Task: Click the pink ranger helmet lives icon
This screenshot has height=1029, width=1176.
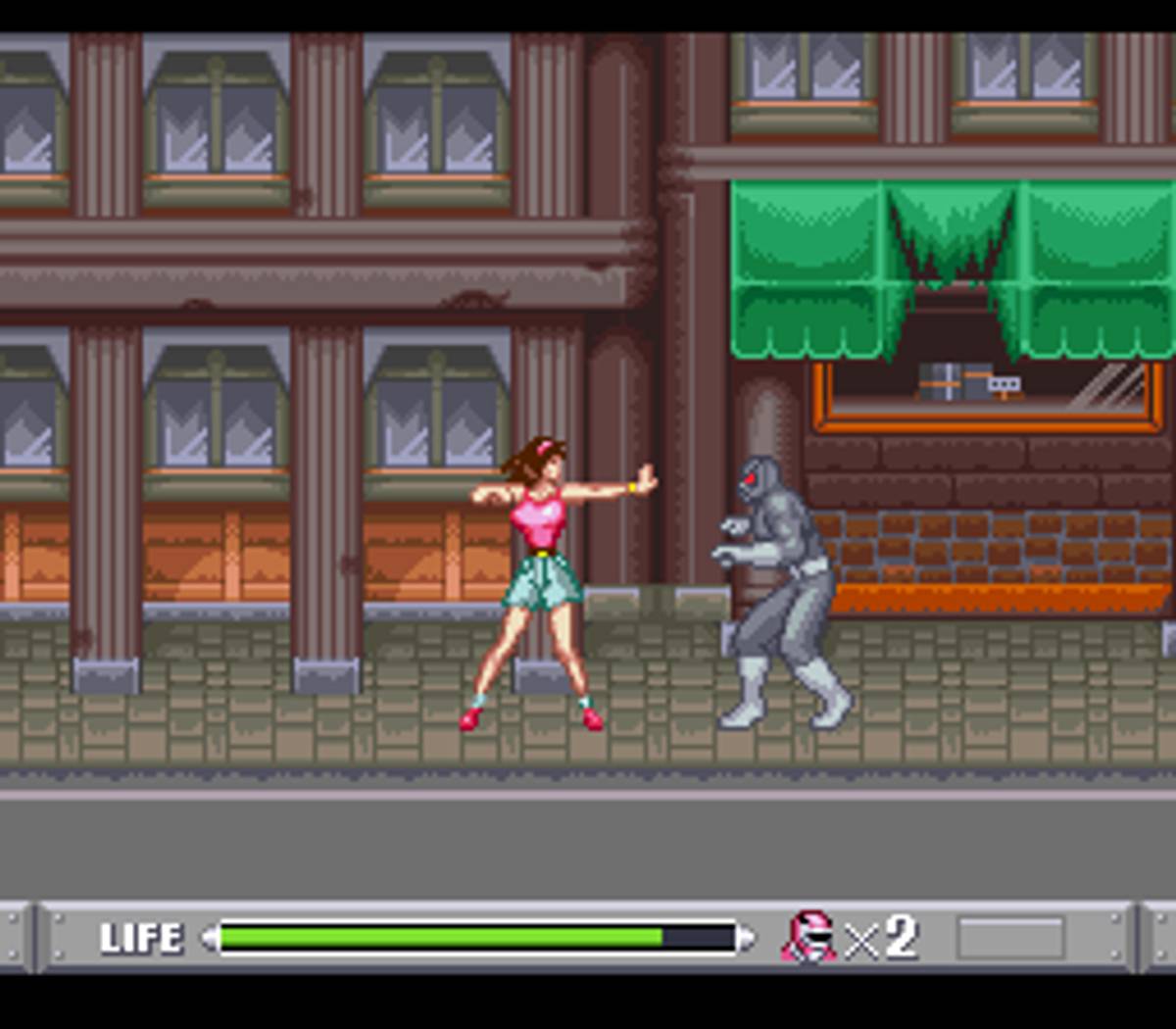Action: point(809,937)
